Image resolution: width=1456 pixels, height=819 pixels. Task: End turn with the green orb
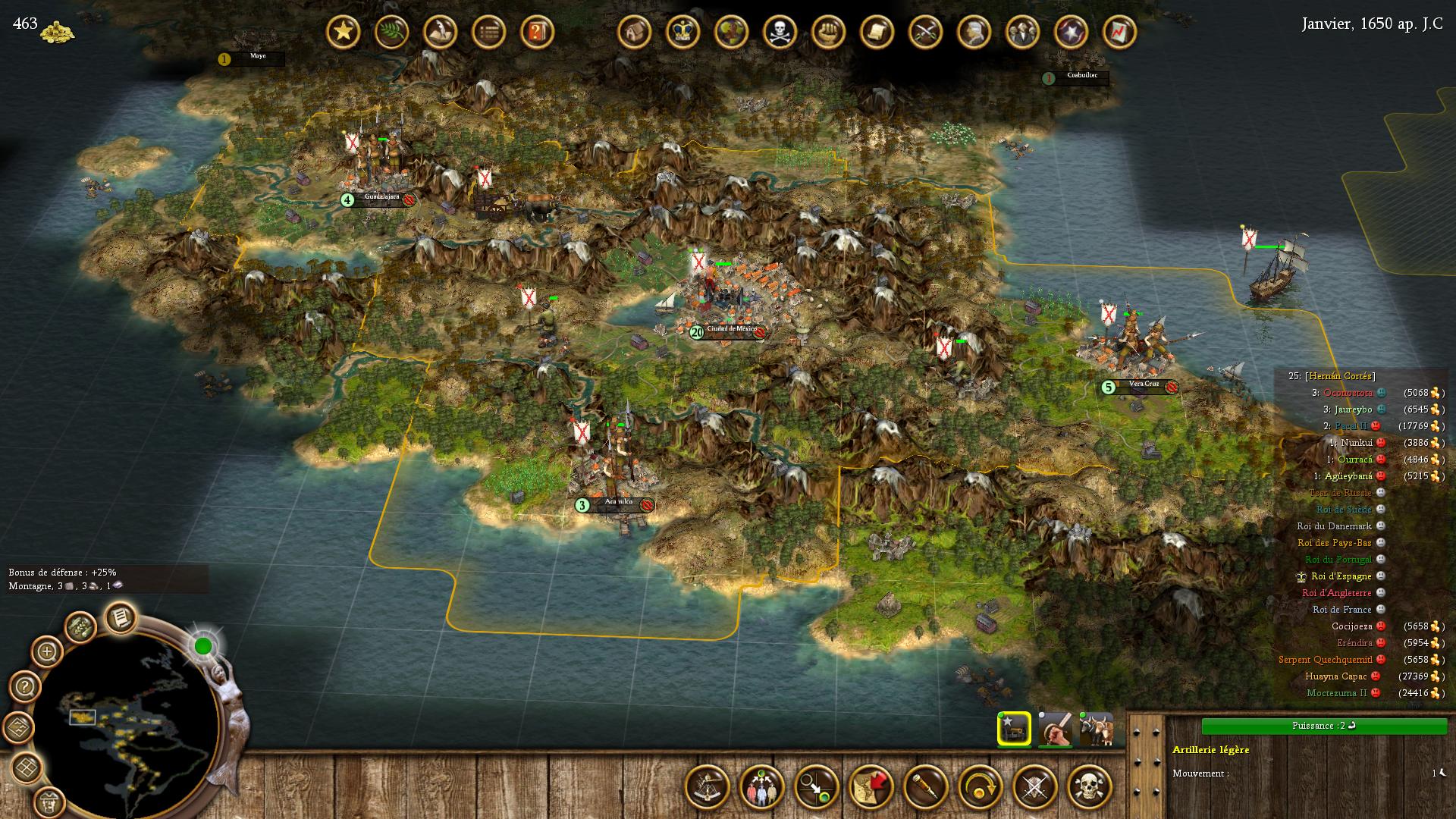[203, 646]
